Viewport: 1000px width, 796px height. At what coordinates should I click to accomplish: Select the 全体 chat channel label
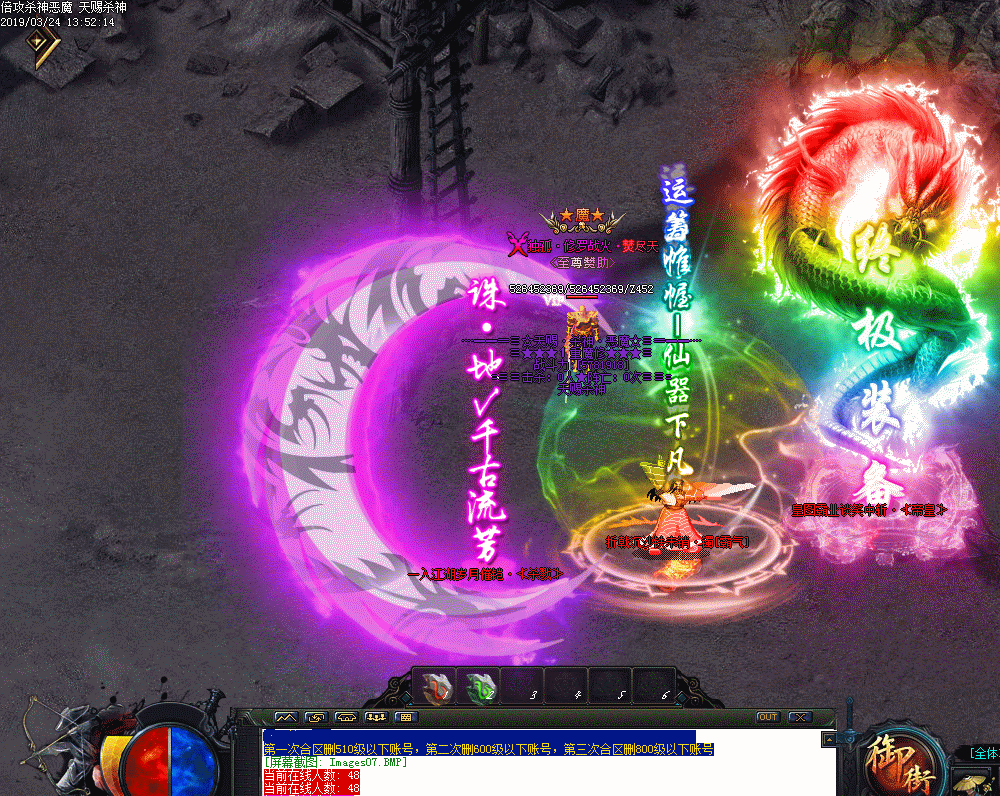point(983,753)
